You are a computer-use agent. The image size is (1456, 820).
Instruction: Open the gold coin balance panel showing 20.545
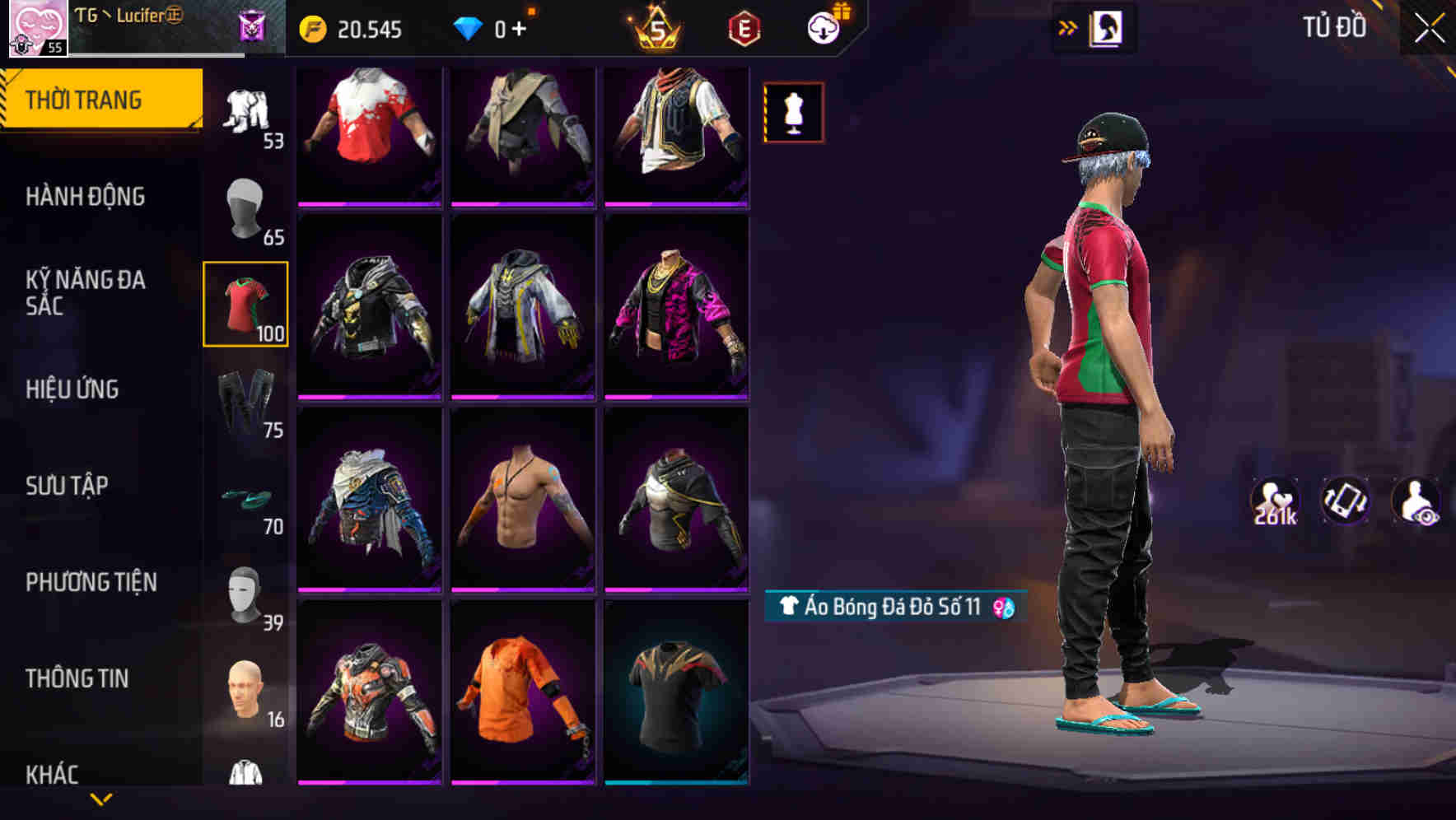354,29
